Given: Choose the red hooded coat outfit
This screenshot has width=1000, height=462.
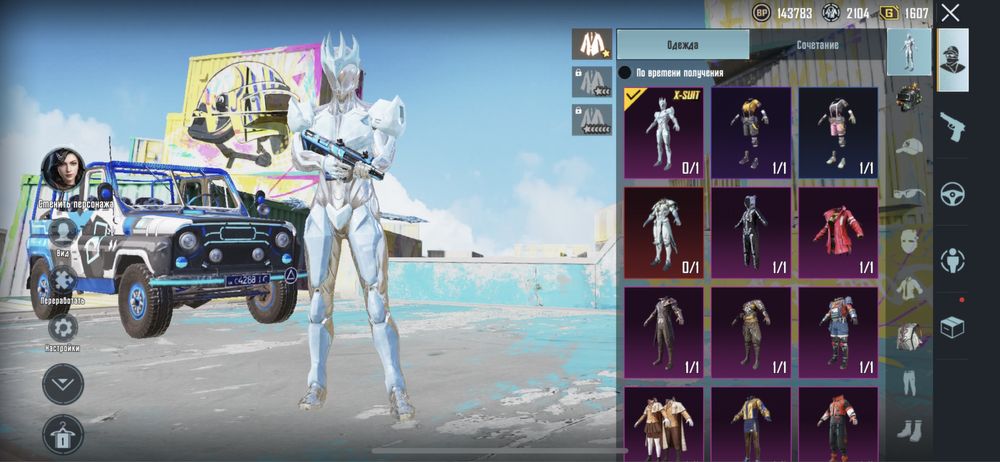Looking at the screenshot, I should coord(838,232).
